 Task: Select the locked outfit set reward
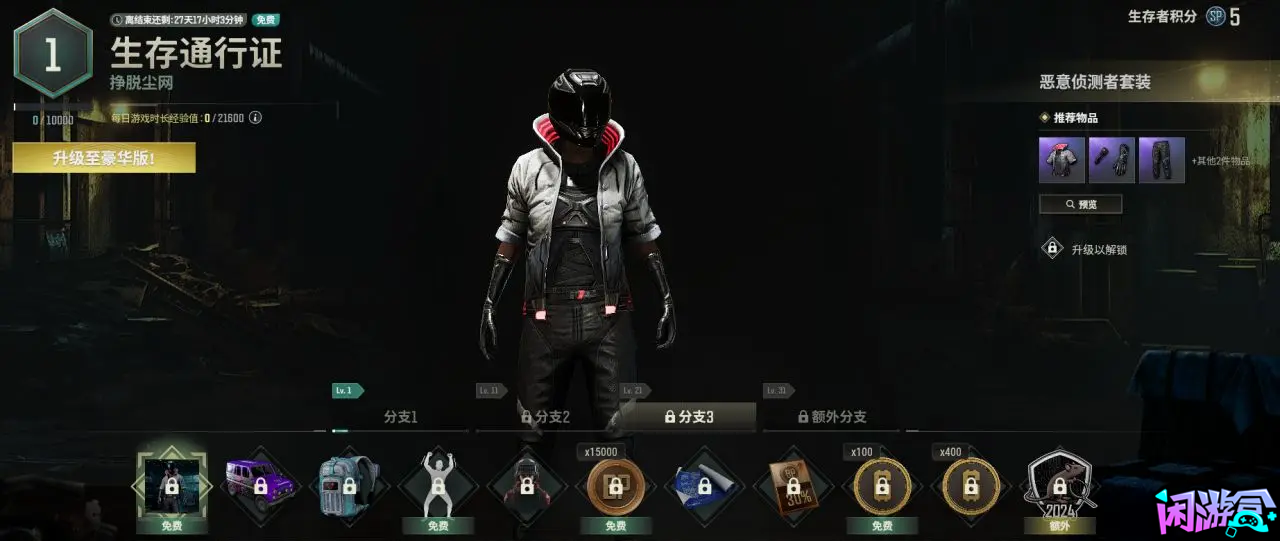[x=172, y=486]
